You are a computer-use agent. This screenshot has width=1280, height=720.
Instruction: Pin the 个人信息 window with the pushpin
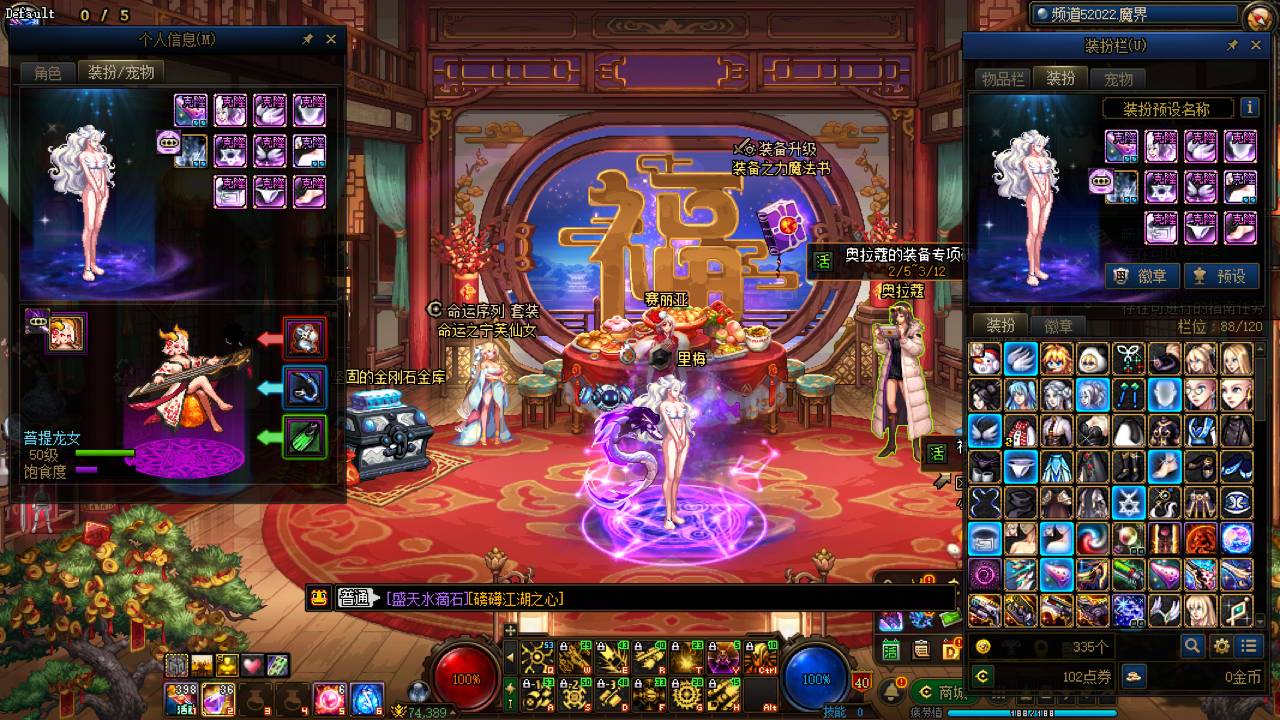309,39
